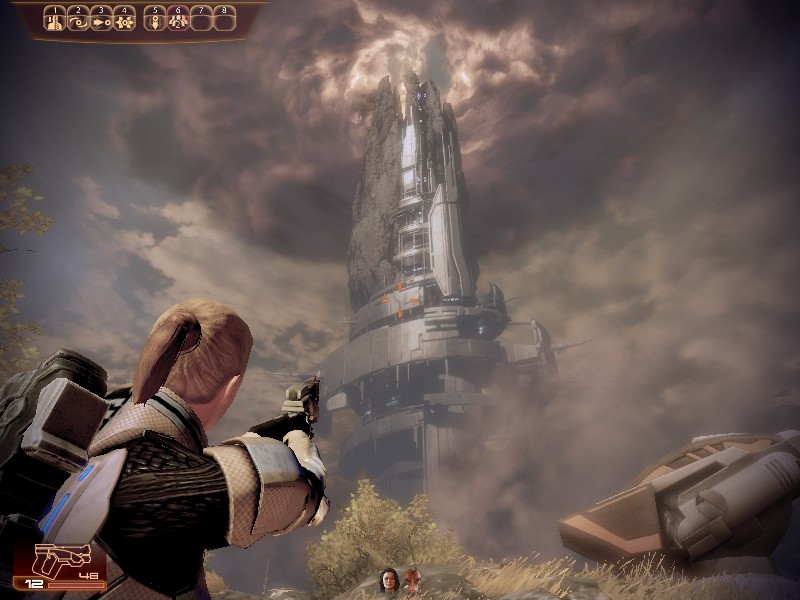Select the red krogan squadmate portrait
This screenshot has width=800, height=600.
411,579
